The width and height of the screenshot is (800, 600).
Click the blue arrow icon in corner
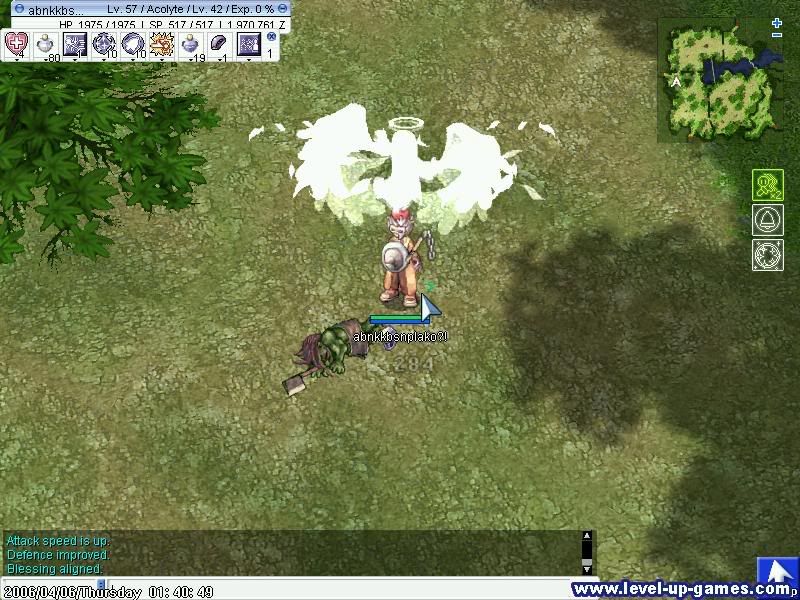(776, 570)
